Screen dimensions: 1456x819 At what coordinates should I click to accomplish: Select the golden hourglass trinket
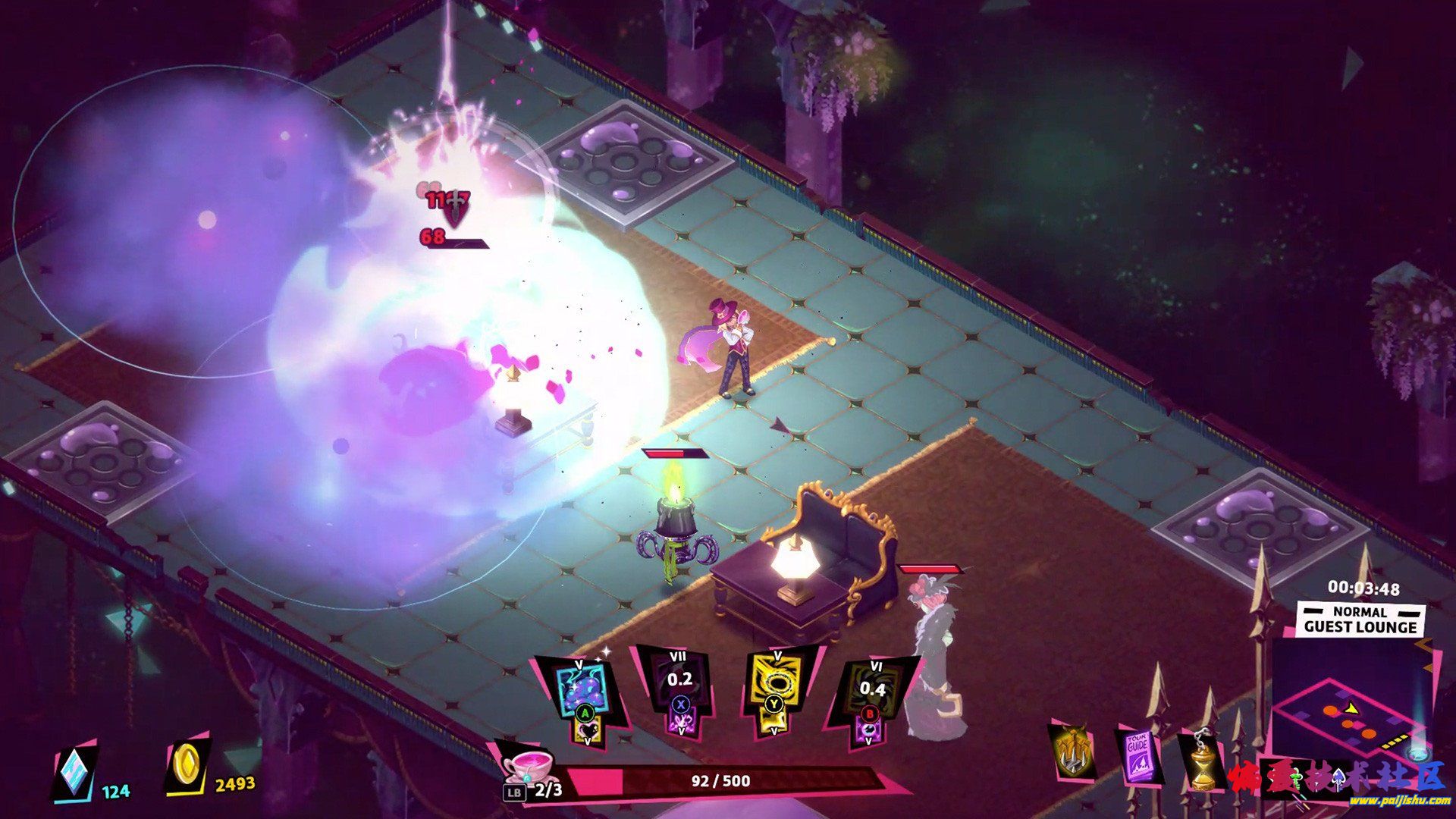[1202, 761]
